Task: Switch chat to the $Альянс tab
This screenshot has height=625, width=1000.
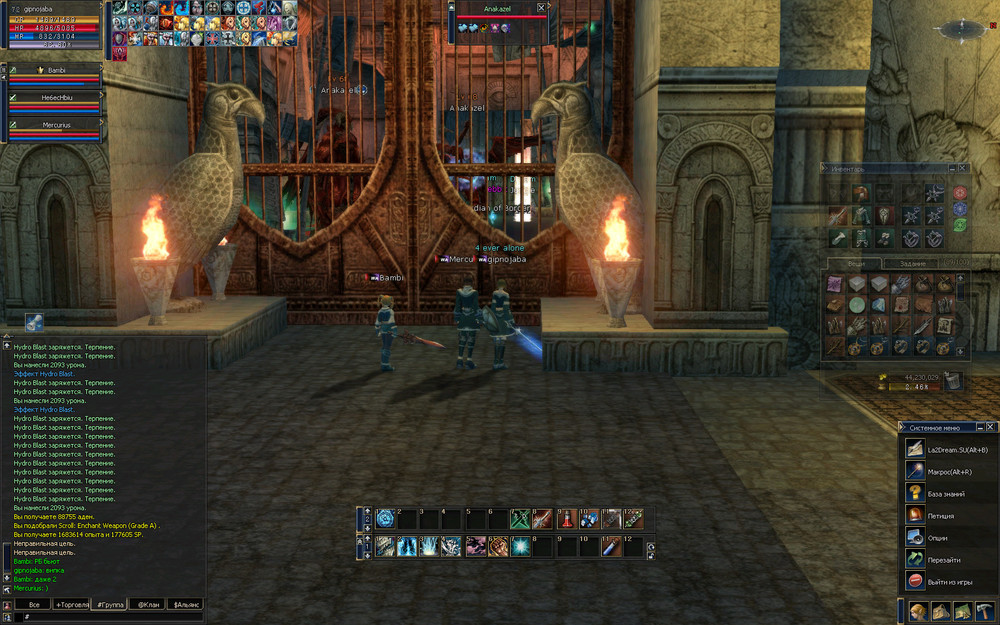Action: (186, 605)
